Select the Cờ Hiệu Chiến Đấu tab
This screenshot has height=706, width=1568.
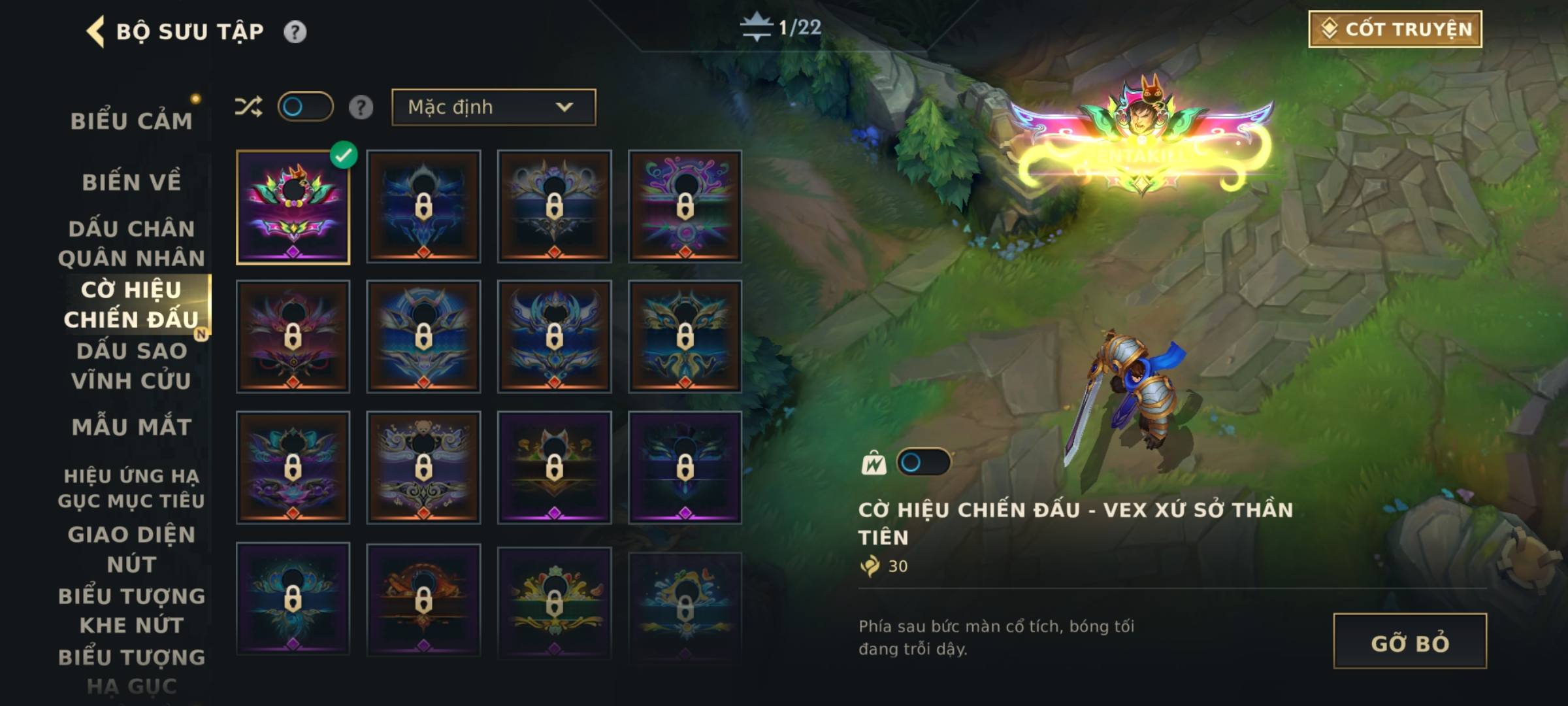tap(131, 305)
